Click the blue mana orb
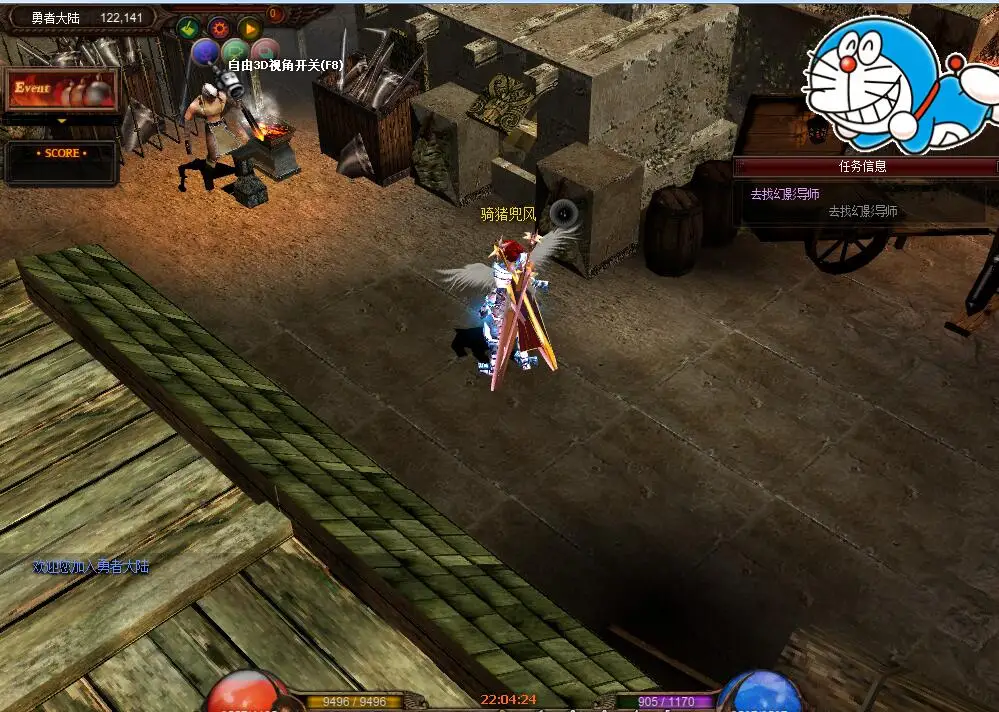999x712 pixels. [759, 693]
